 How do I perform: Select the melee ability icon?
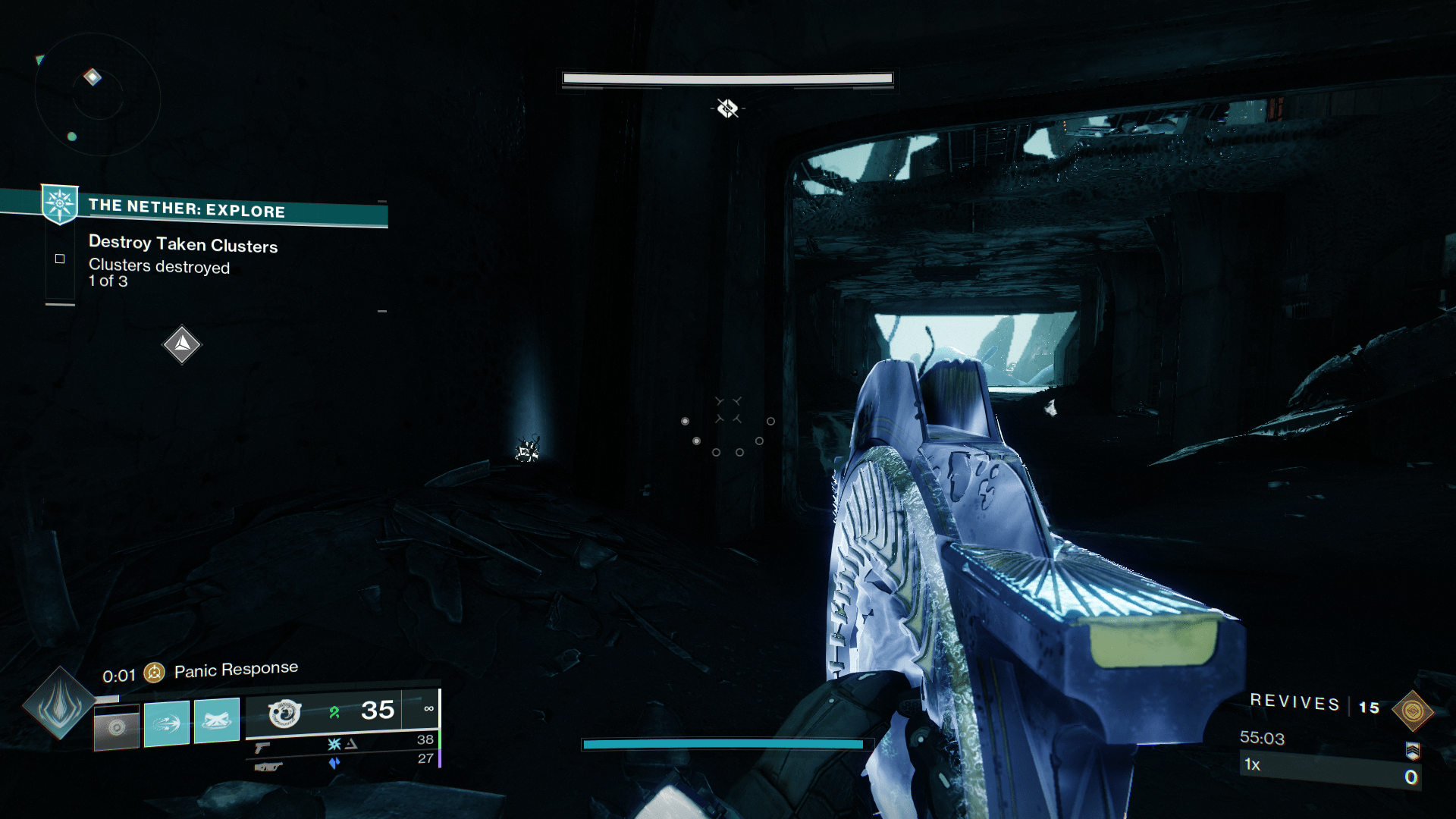(166, 724)
